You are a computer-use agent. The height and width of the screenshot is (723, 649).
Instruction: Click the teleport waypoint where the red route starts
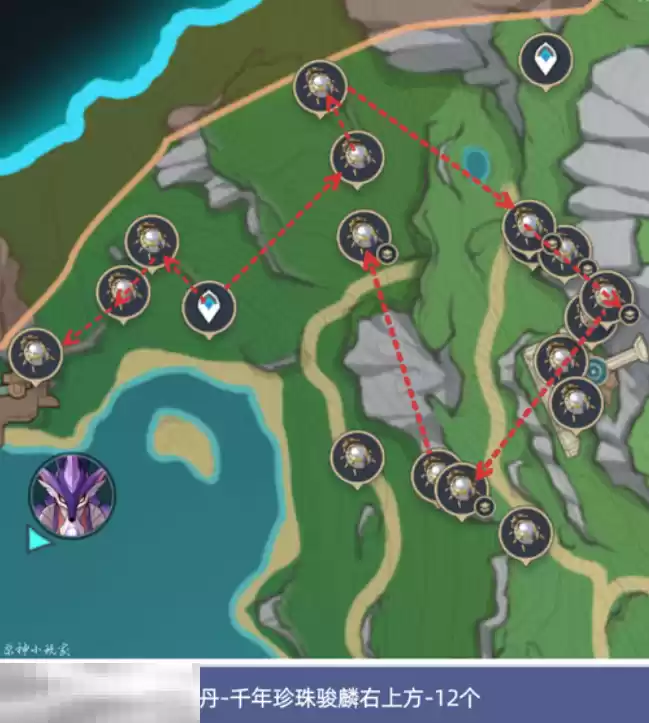coord(209,306)
